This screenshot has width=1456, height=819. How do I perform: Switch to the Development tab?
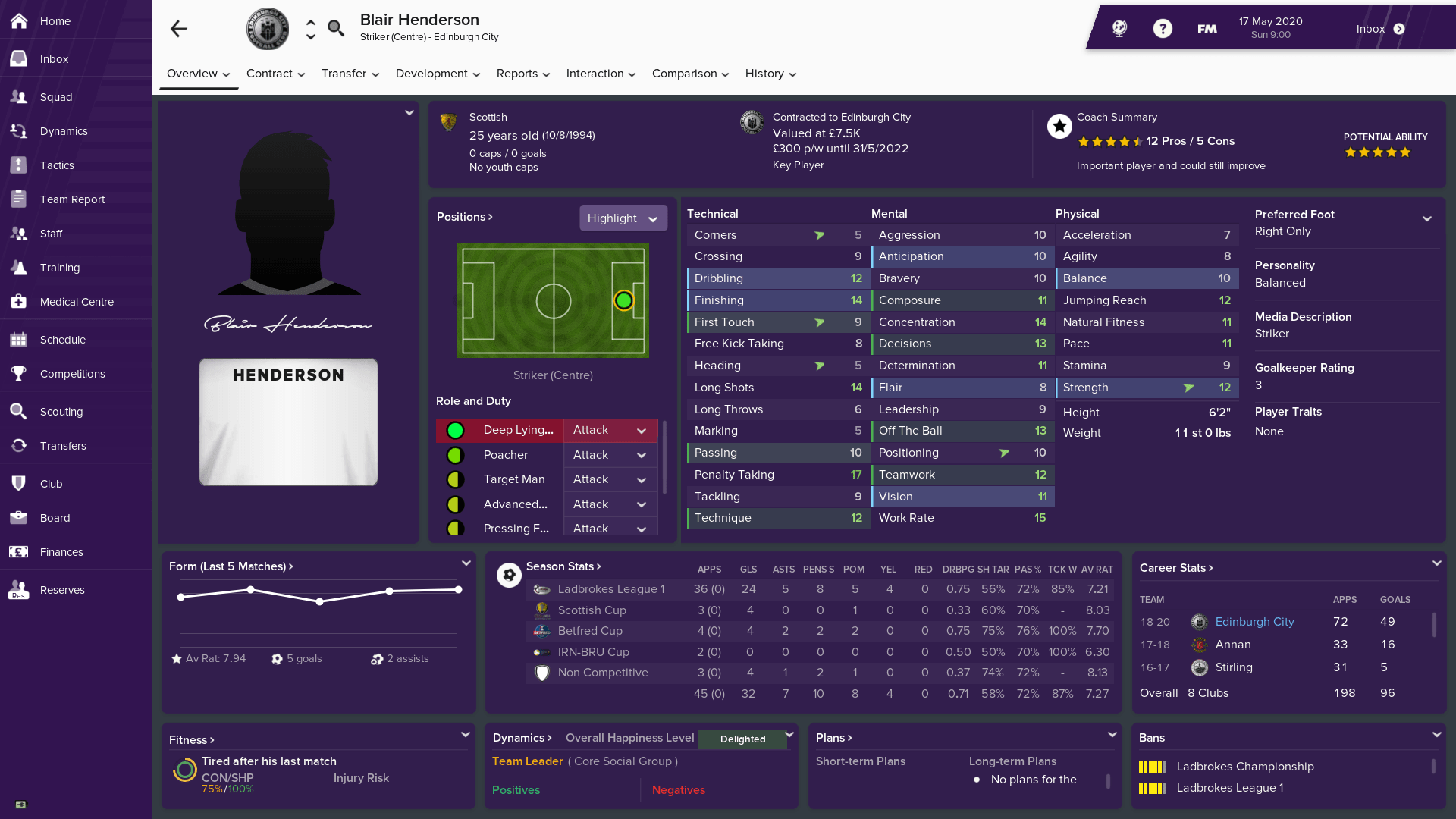click(438, 74)
